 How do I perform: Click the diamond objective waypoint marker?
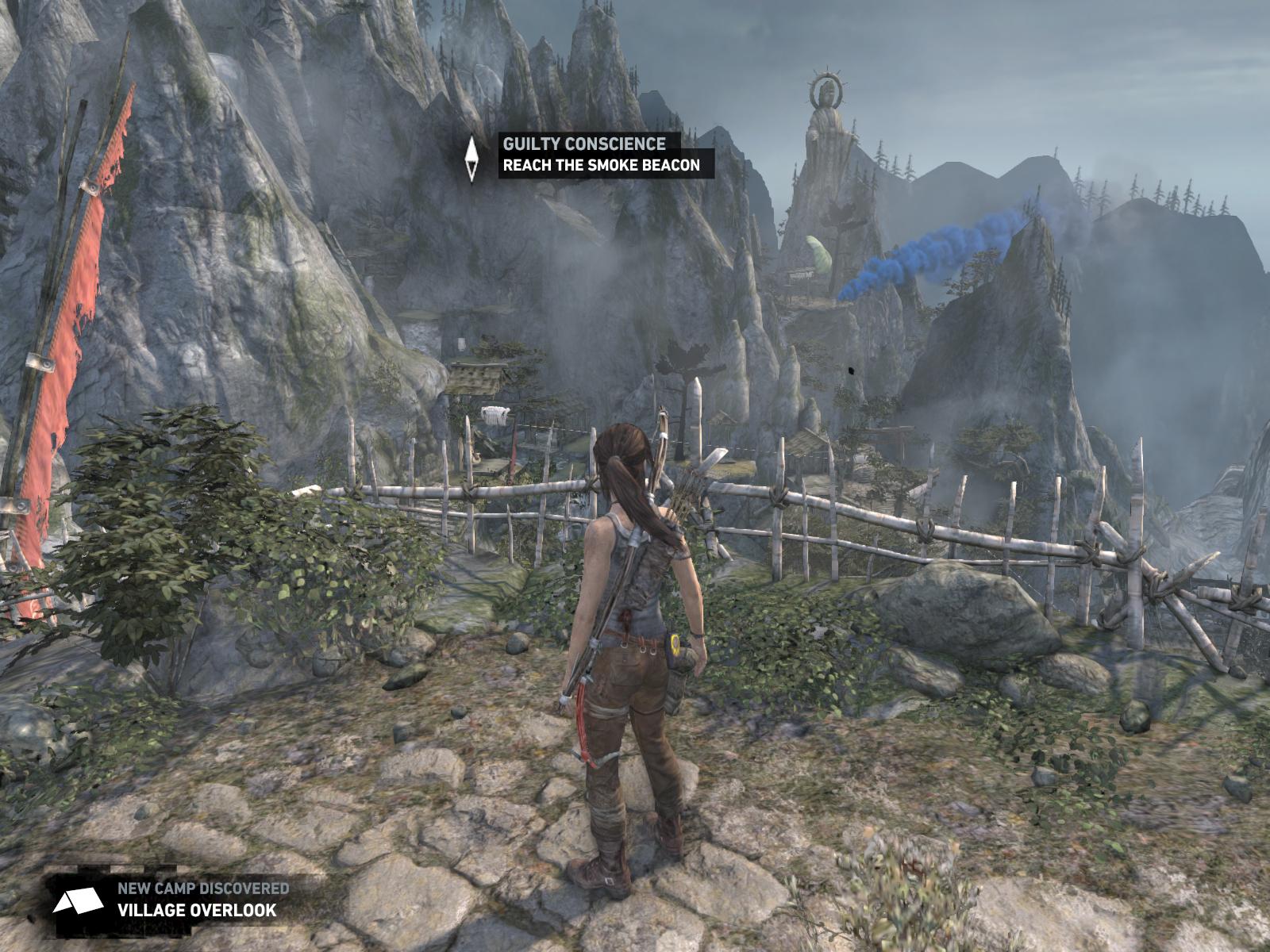(x=471, y=159)
